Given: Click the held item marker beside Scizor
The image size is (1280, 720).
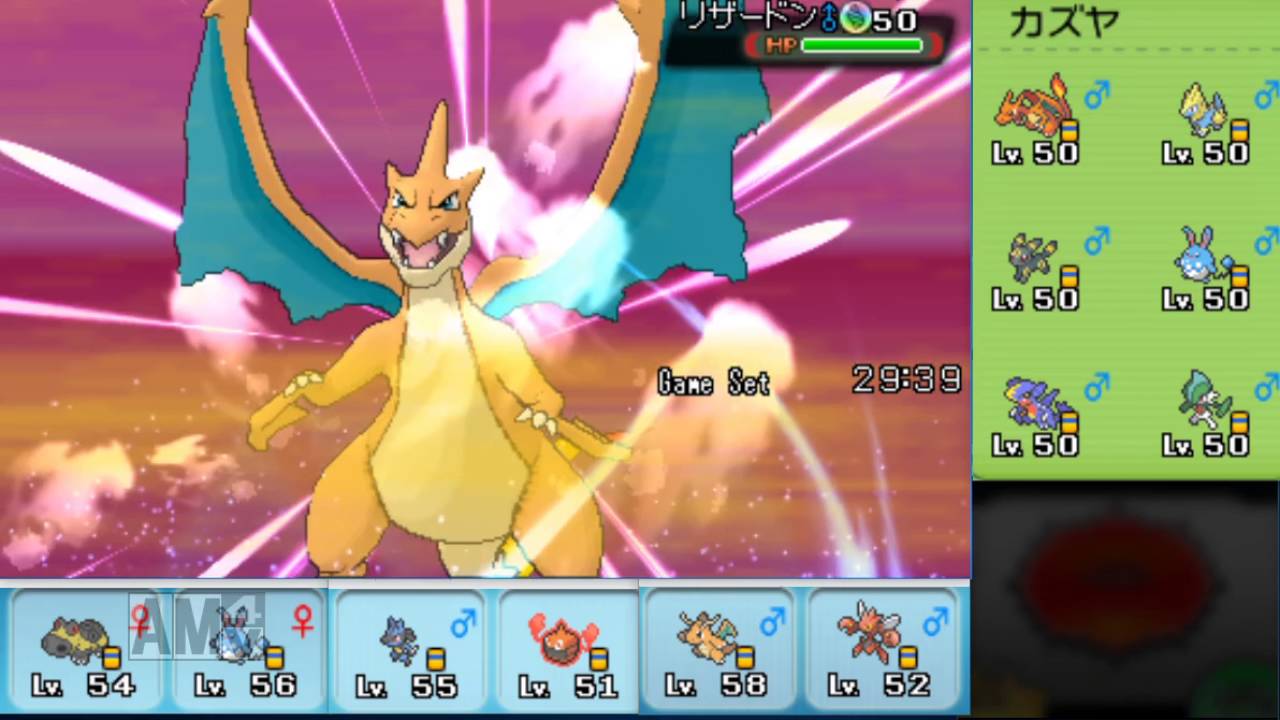Looking at the screenshot, I should point(908,657).
